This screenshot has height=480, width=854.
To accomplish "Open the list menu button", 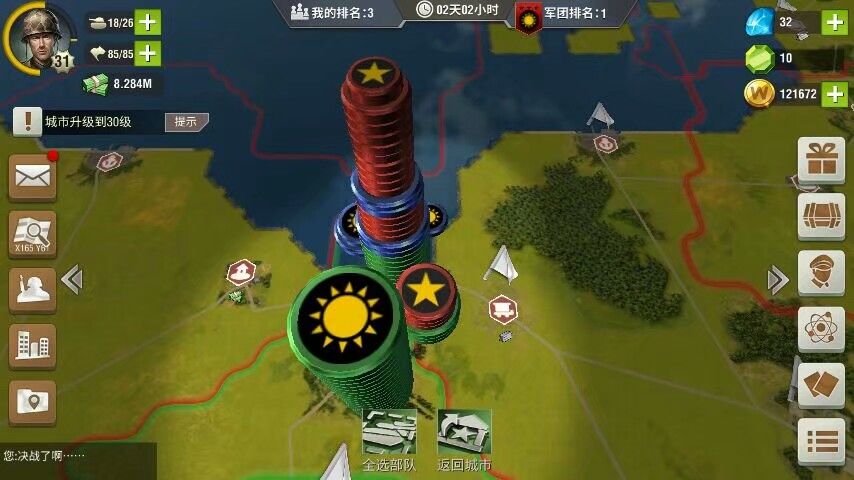I will click(x=820, y=442).
